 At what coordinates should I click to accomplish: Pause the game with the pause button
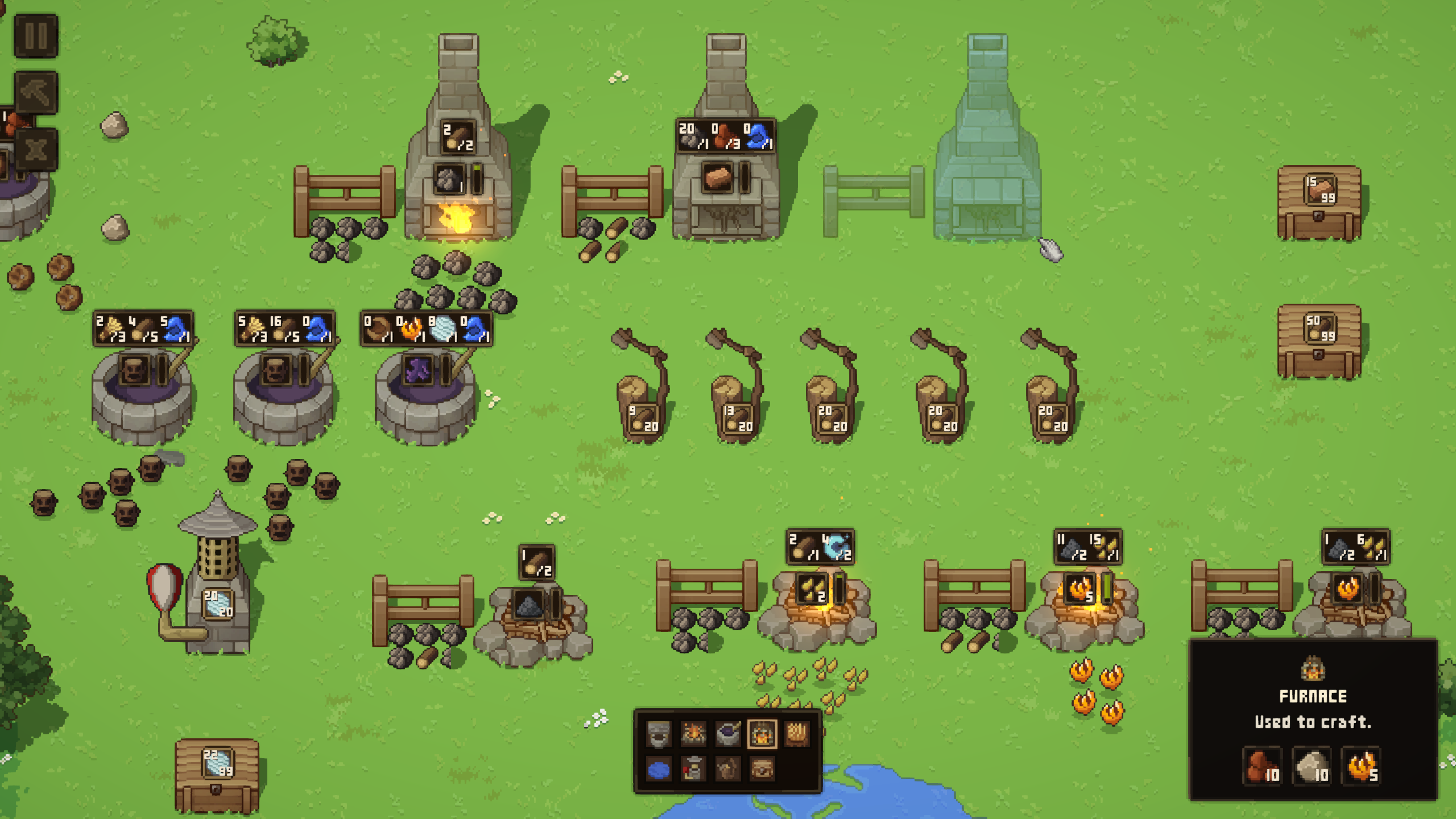click(36, 36)
